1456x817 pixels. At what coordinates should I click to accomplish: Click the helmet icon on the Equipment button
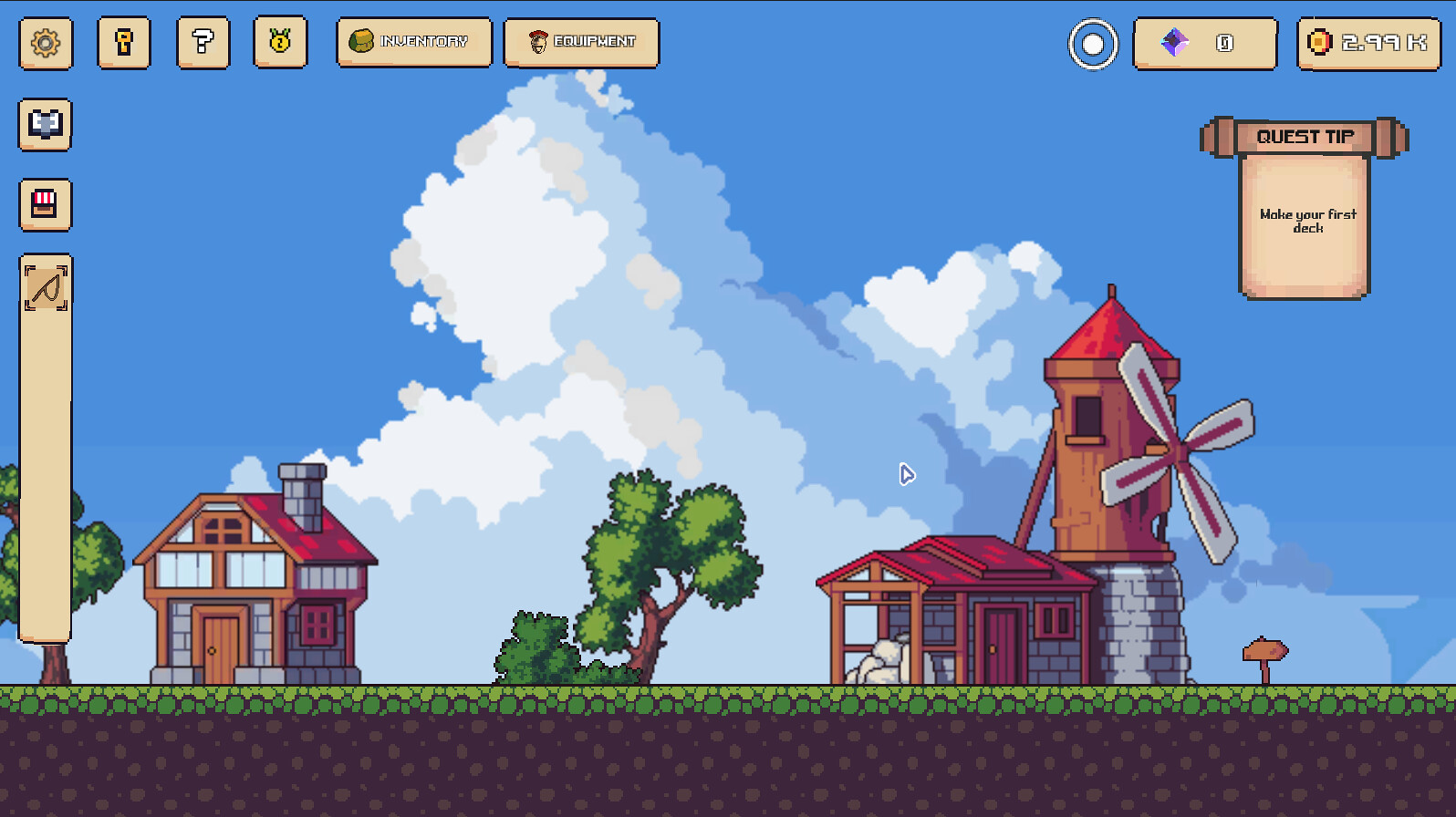pos(536,41)
